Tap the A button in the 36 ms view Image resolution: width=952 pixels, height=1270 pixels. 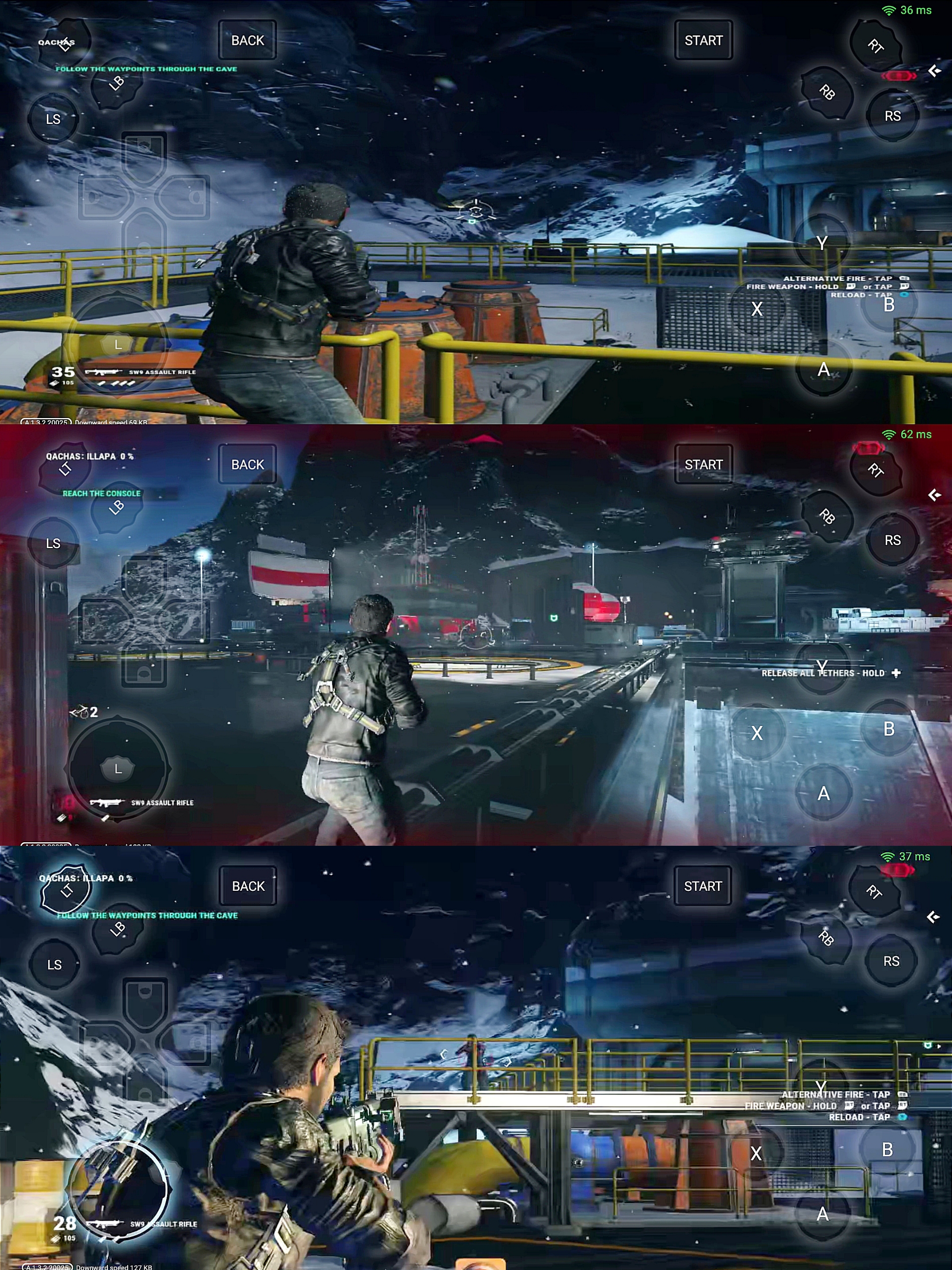[x=823, y=369]
